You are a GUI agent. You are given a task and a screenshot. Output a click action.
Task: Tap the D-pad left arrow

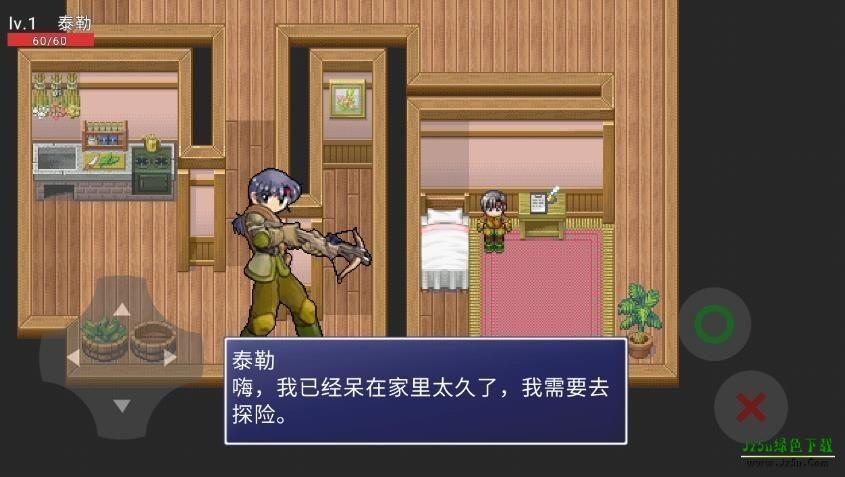click(x=72, y=357)
